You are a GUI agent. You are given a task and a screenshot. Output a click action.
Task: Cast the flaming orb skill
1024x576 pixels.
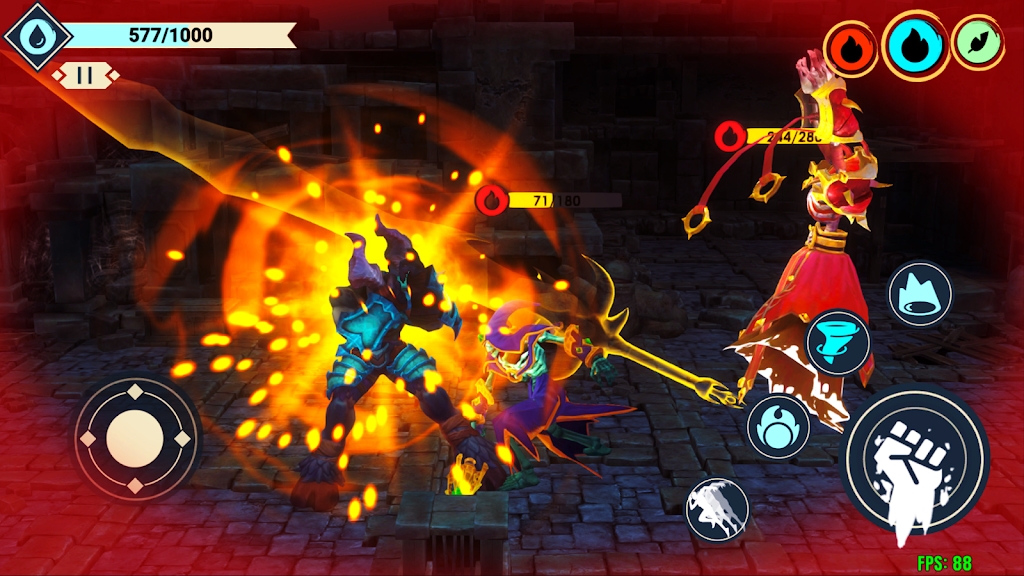(778, 426)
